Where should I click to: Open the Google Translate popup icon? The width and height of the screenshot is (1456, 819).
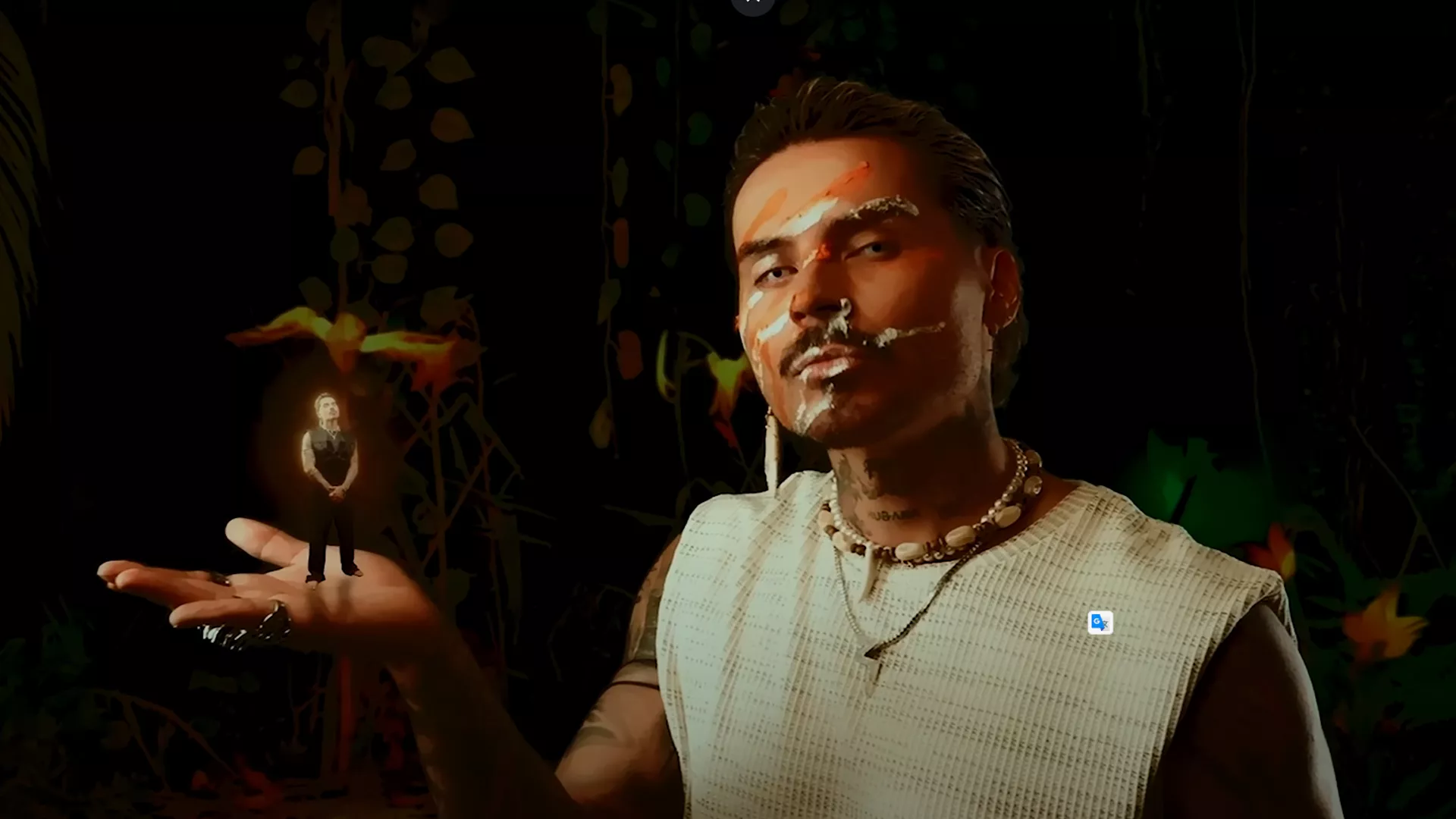[1100, 623]
